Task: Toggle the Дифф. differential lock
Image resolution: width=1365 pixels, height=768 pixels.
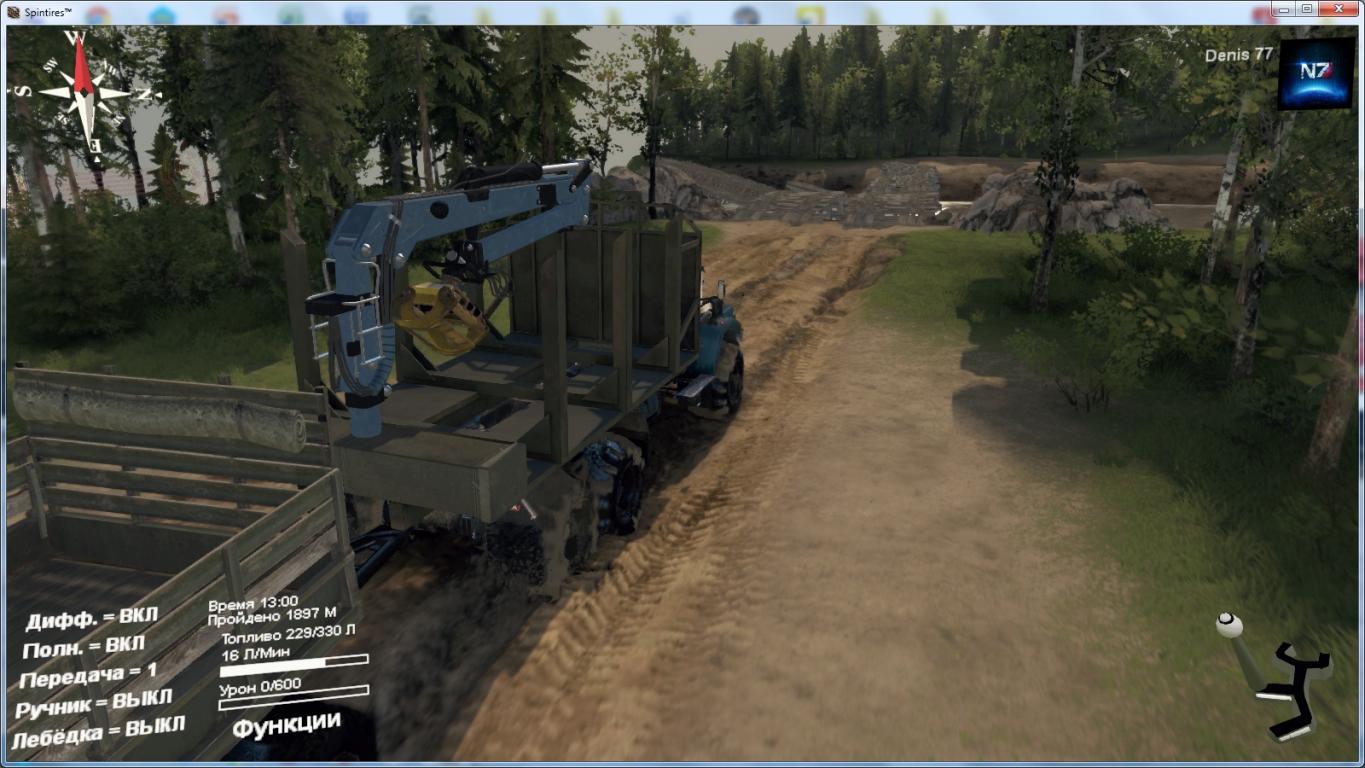Action: pos(91,619)
